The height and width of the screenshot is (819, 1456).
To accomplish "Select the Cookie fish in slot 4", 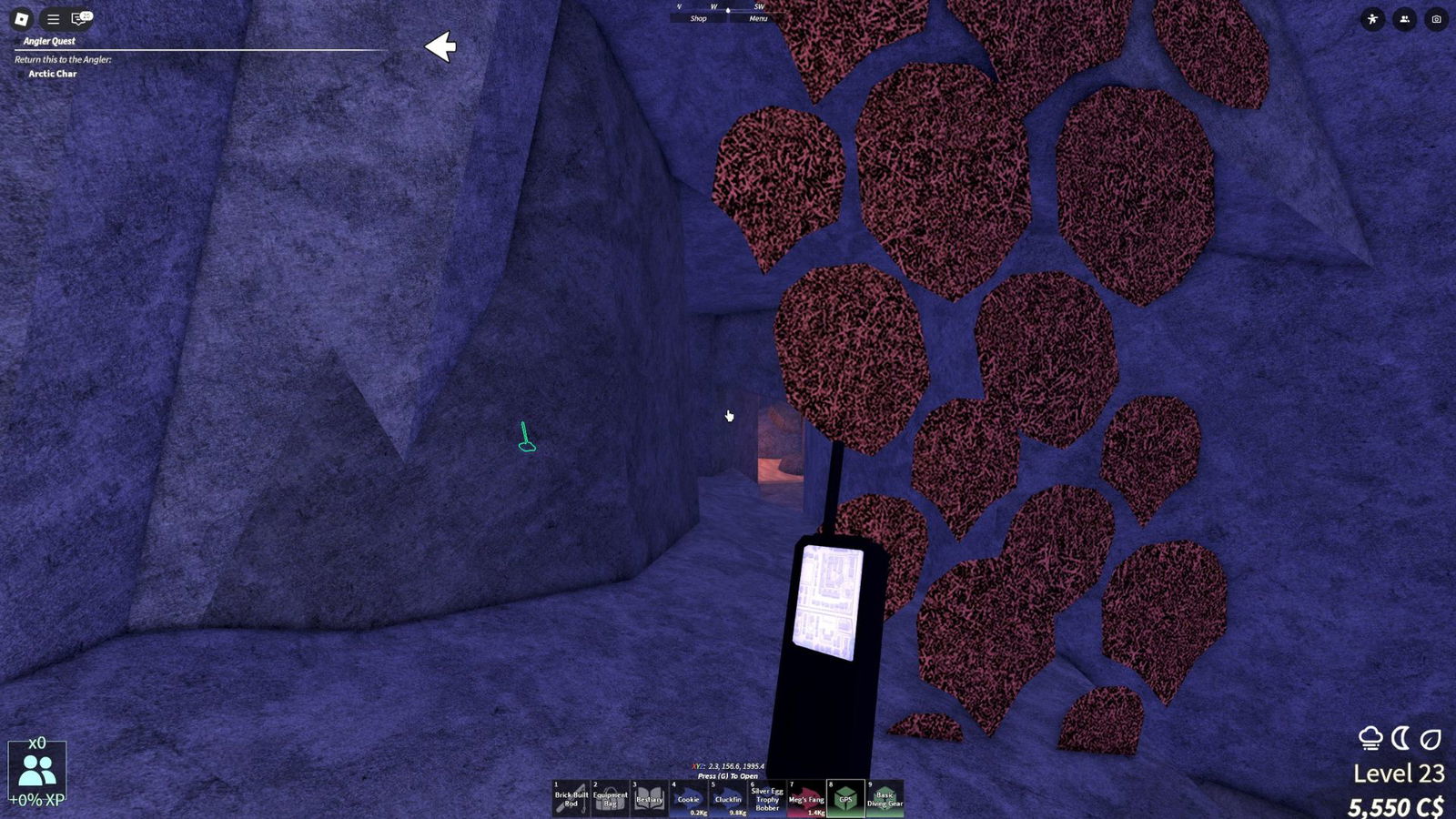I will coord(688,798).
